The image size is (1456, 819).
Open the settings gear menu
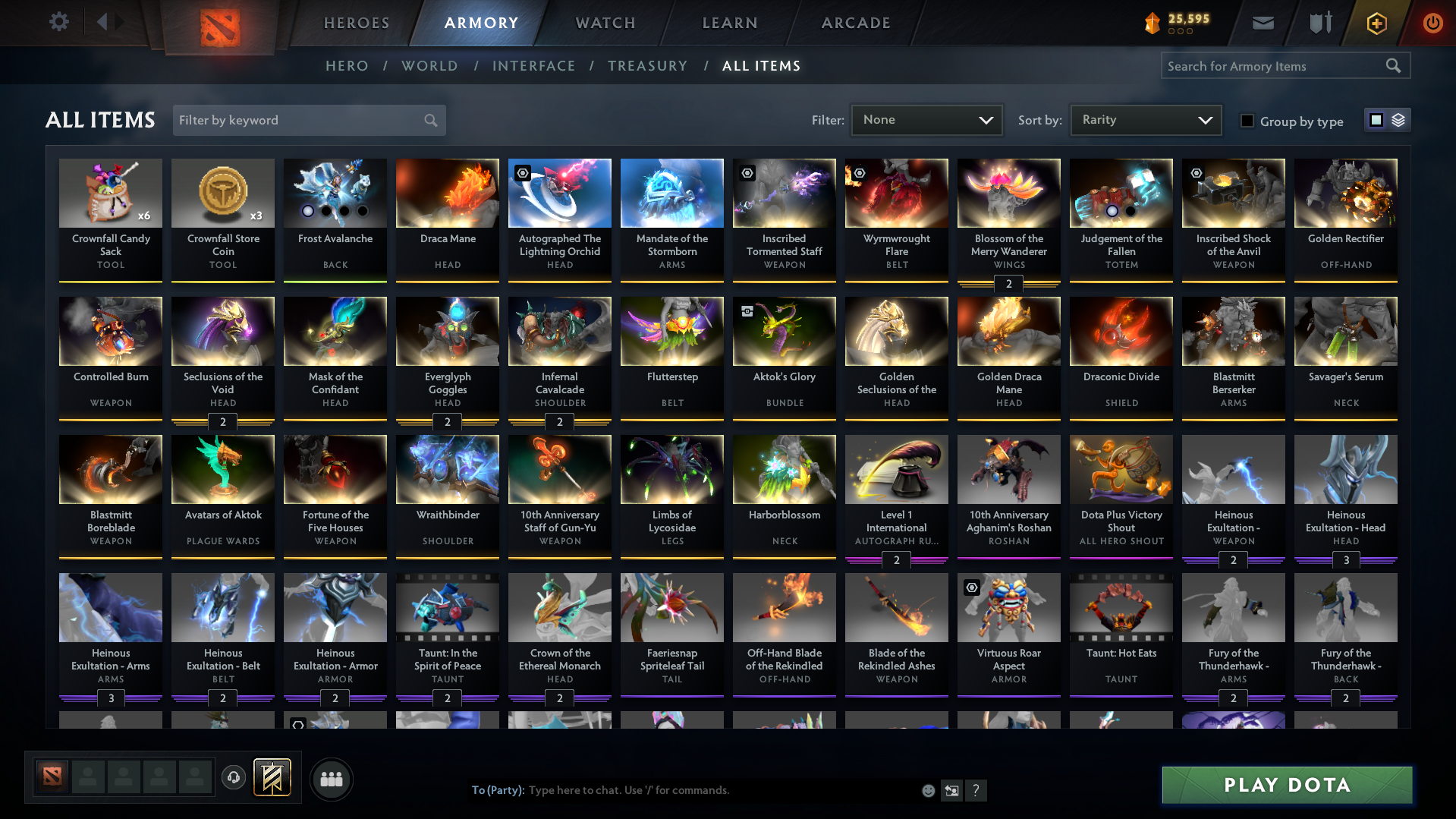[x=58, y=22]
